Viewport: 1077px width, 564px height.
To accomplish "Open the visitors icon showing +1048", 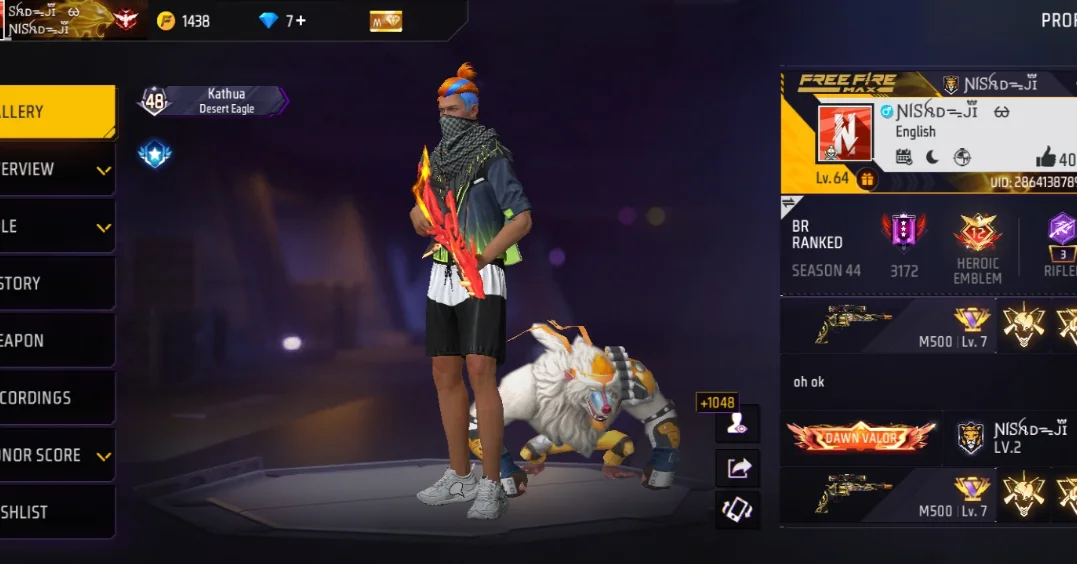I will pos(737,424).
